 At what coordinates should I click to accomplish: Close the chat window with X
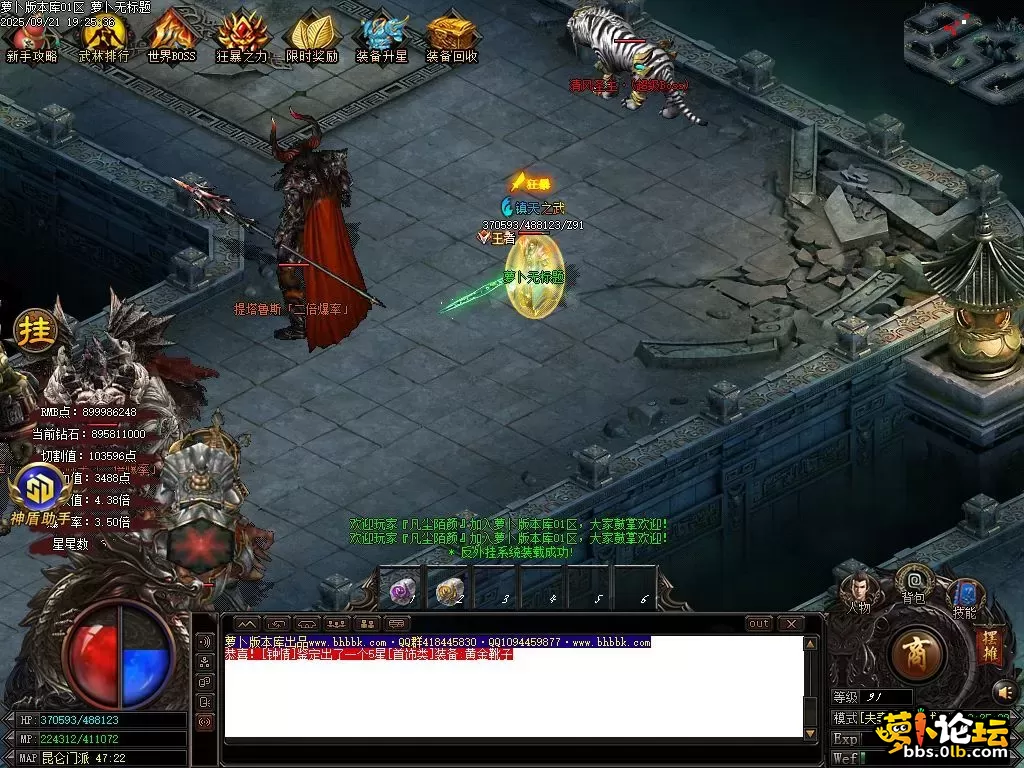[x=791, y=624]
